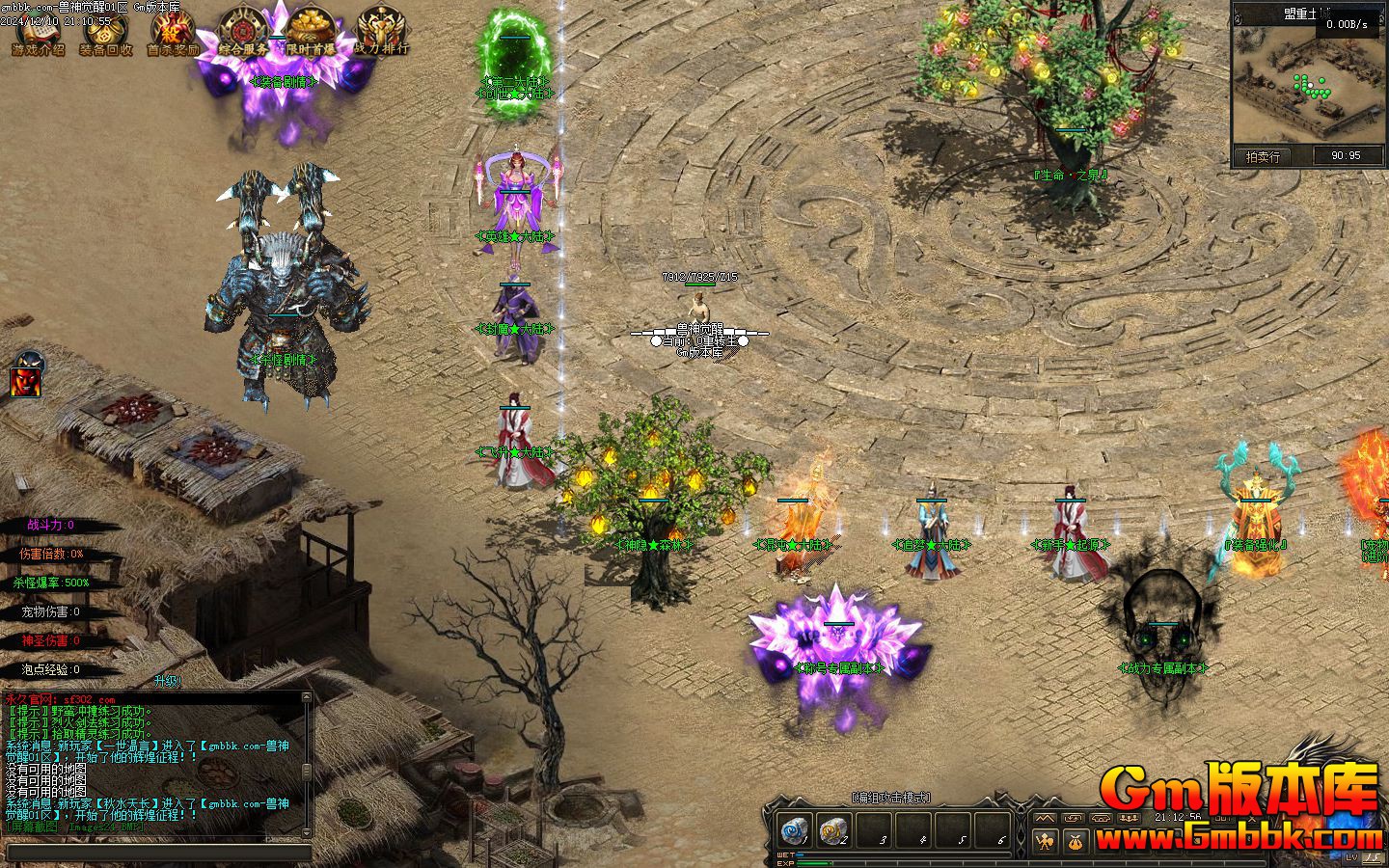Open the character panel warrior icon
Image resolution: width=1389 pixels, height=868 pixels.
pos(1045,842)
